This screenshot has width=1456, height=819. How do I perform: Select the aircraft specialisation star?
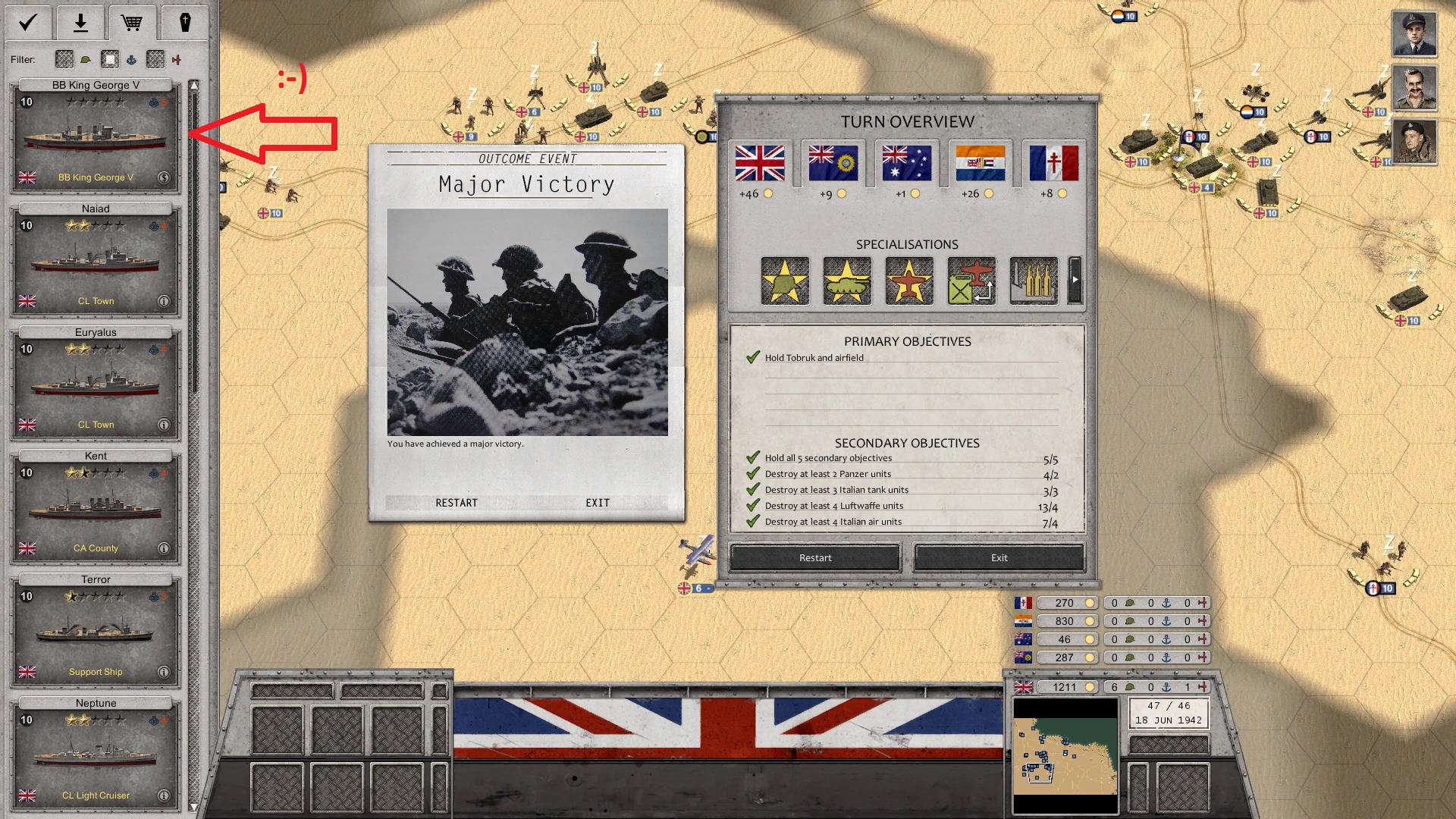(x=908, y=281)
